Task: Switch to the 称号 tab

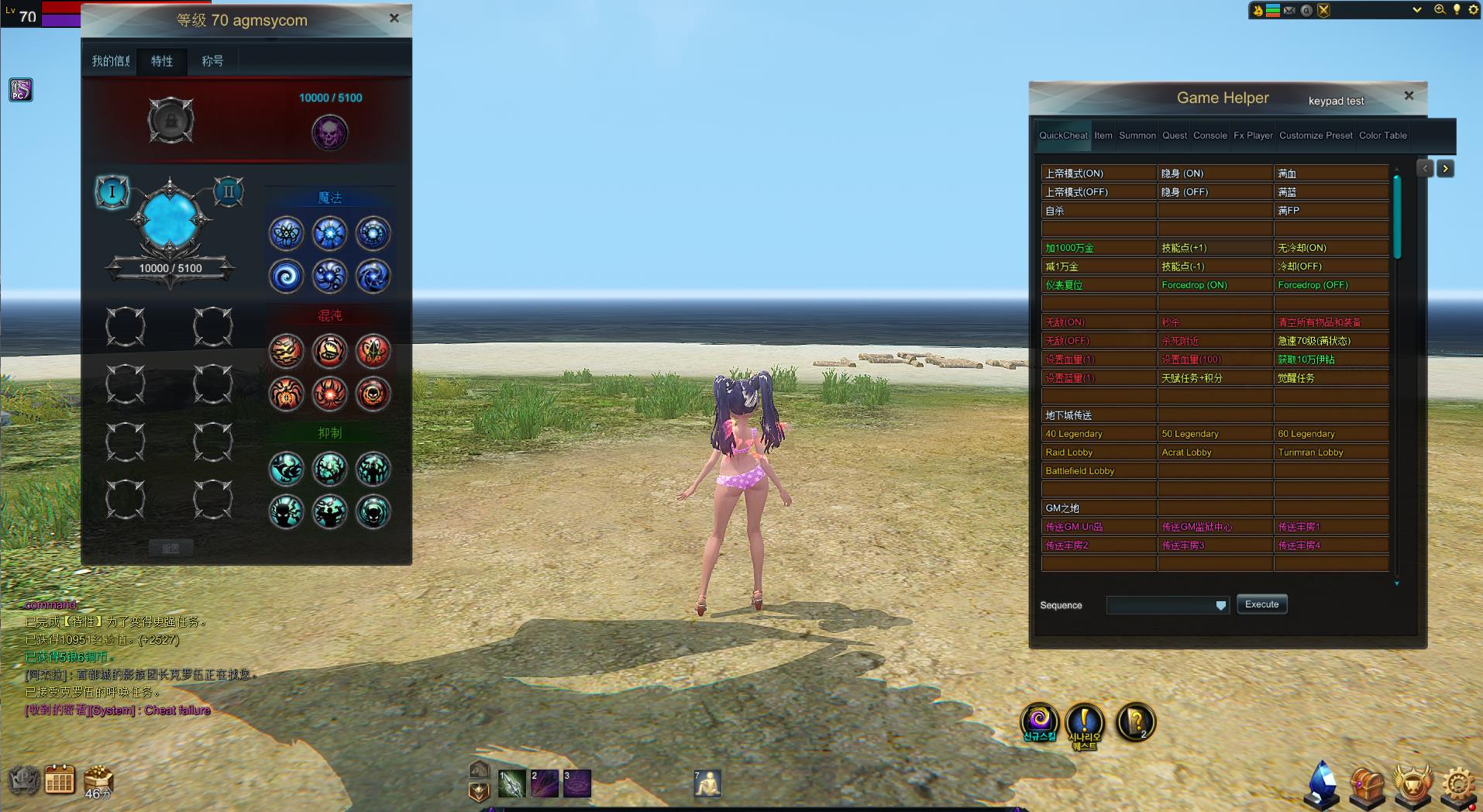Action: (212, 60)
